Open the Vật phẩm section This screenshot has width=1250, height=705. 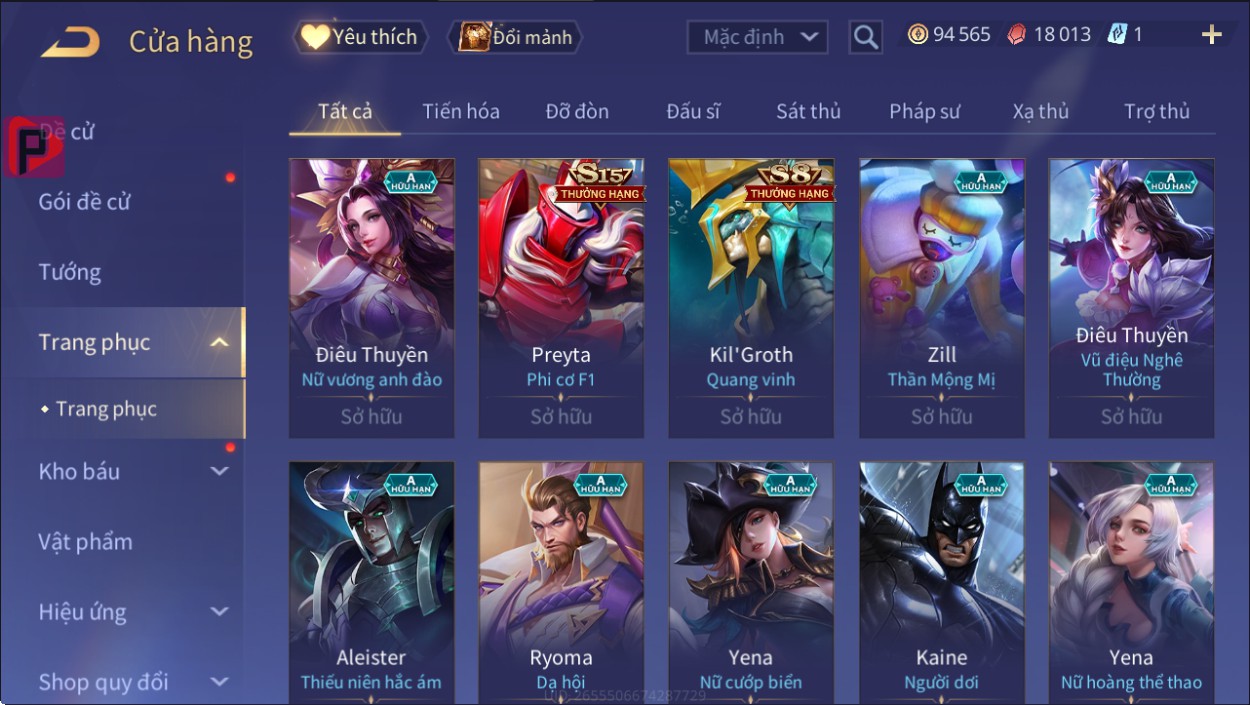(86, 541)
